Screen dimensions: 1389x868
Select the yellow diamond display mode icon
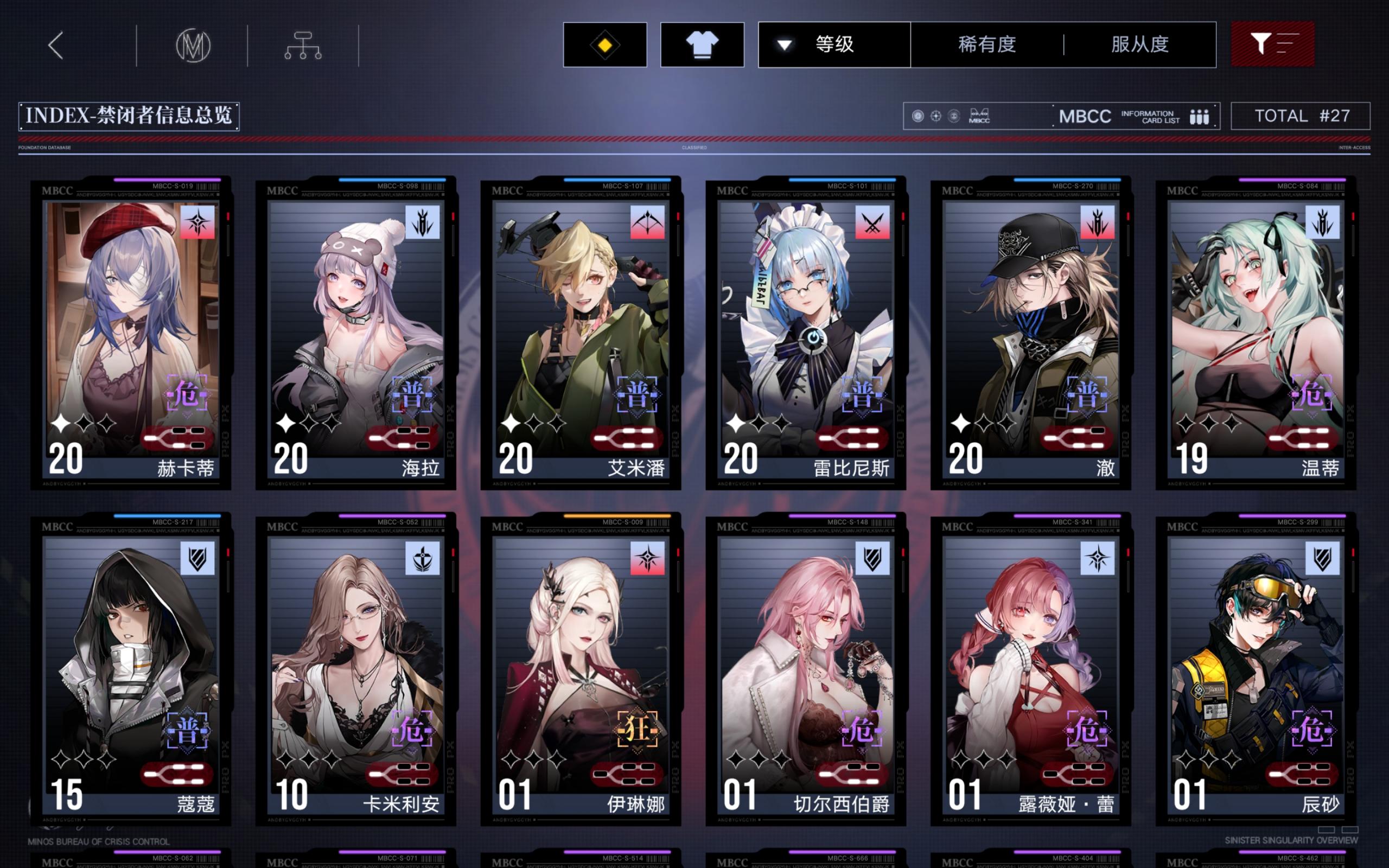604,45
